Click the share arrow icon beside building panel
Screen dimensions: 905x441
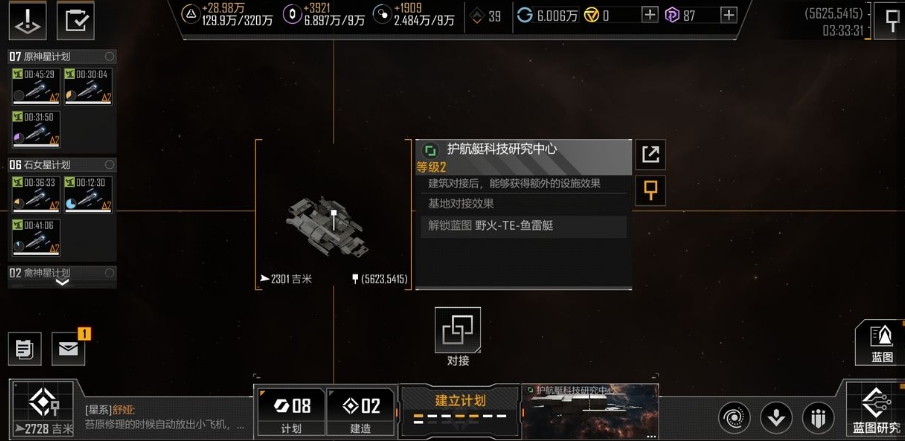tap(651, 154)
